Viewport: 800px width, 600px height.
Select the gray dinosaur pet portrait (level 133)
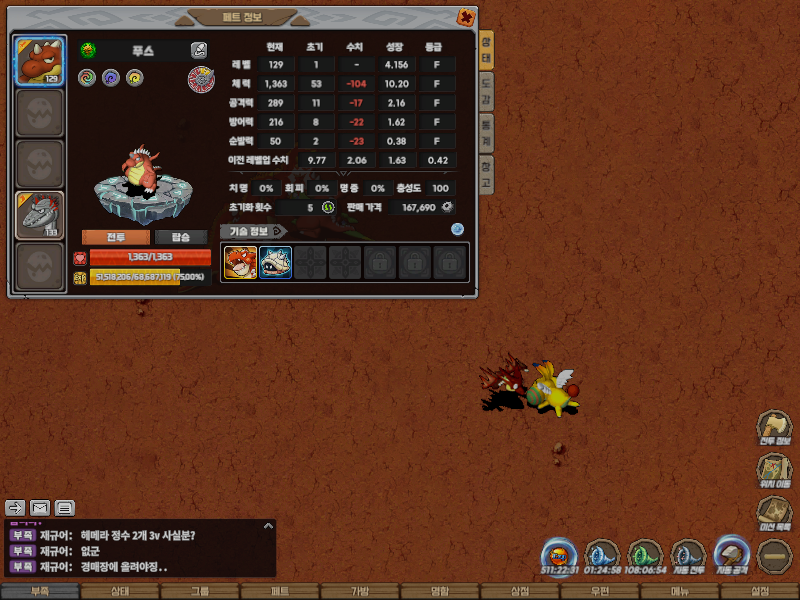(40, 216)
